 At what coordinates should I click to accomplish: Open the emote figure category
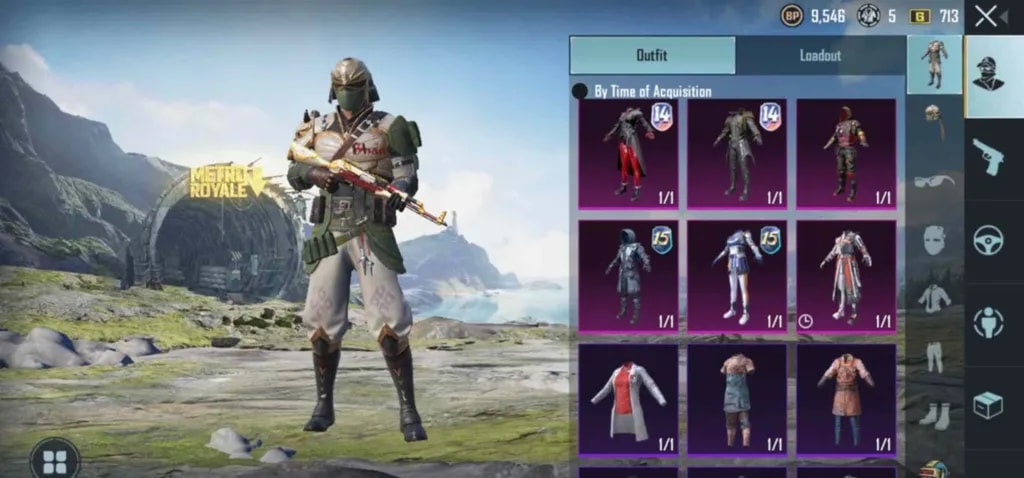click(988, 322)
